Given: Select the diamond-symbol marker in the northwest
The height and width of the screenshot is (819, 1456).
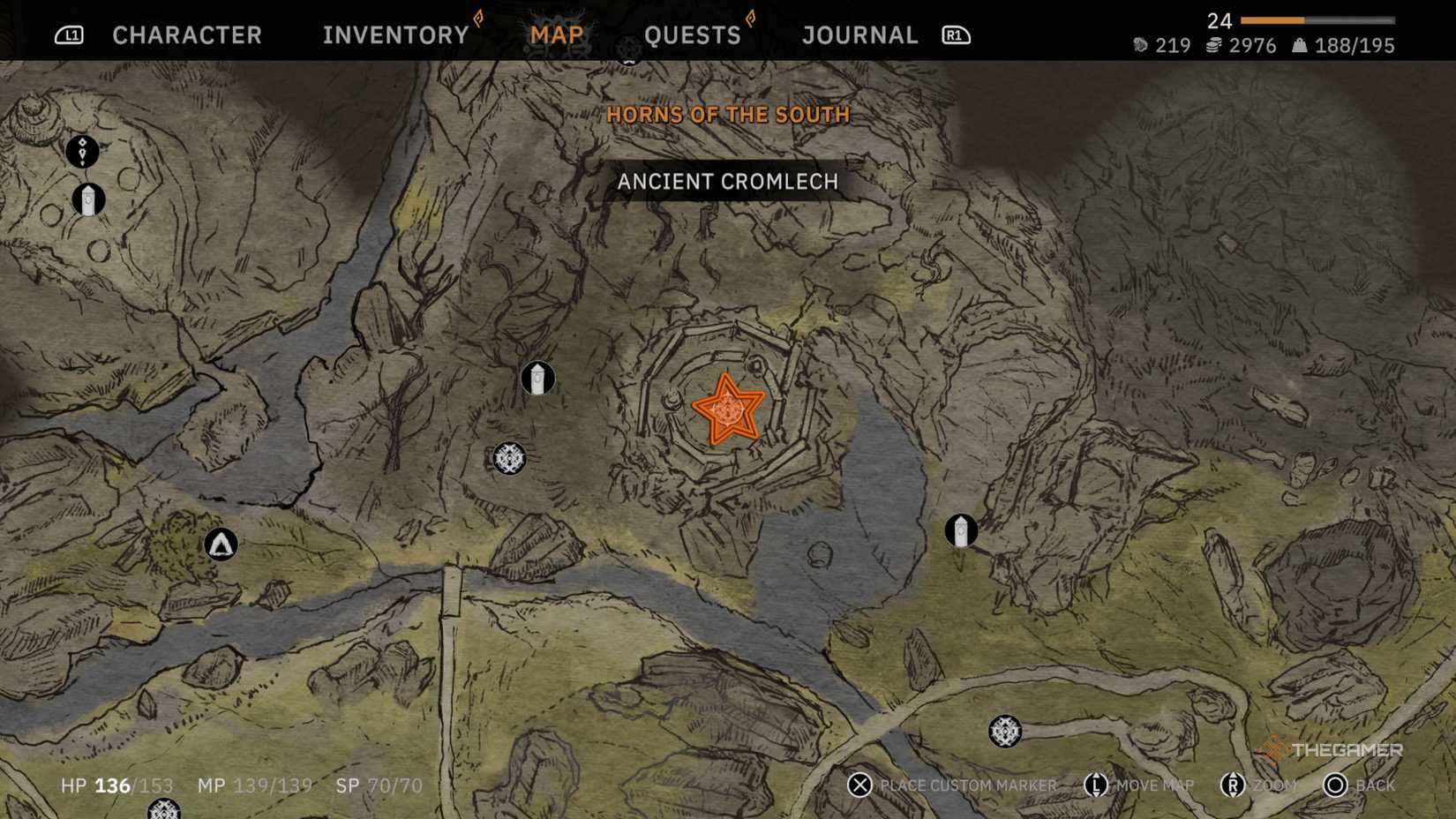Looking at the screenshot, I should [82, 151].
